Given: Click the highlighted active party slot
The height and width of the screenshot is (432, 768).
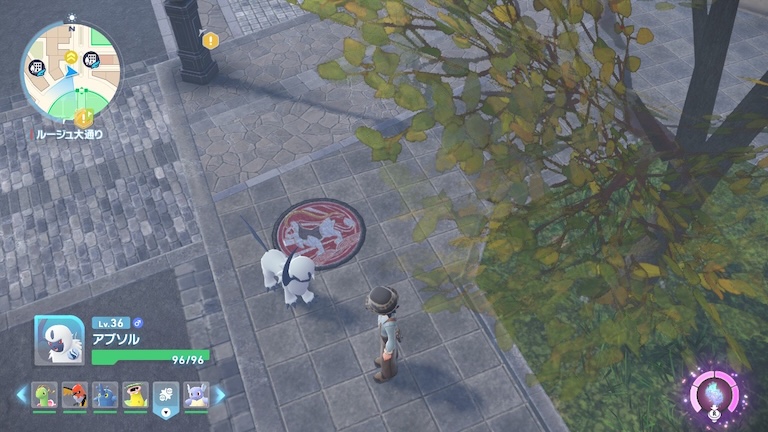Looking at the screenshot, I should click(x=166, y=396).
